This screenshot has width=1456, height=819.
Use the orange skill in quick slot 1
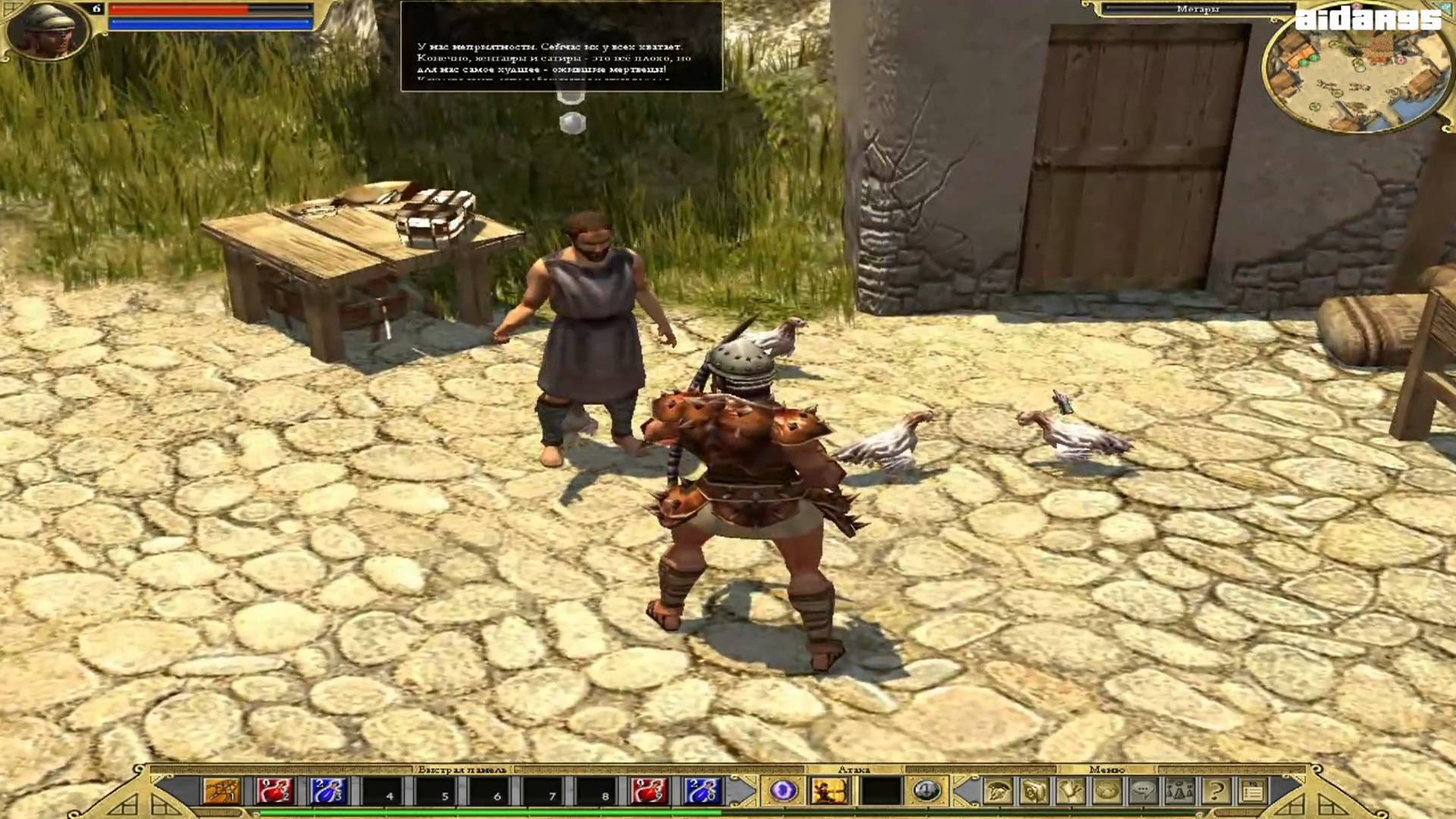pos(222,792)
